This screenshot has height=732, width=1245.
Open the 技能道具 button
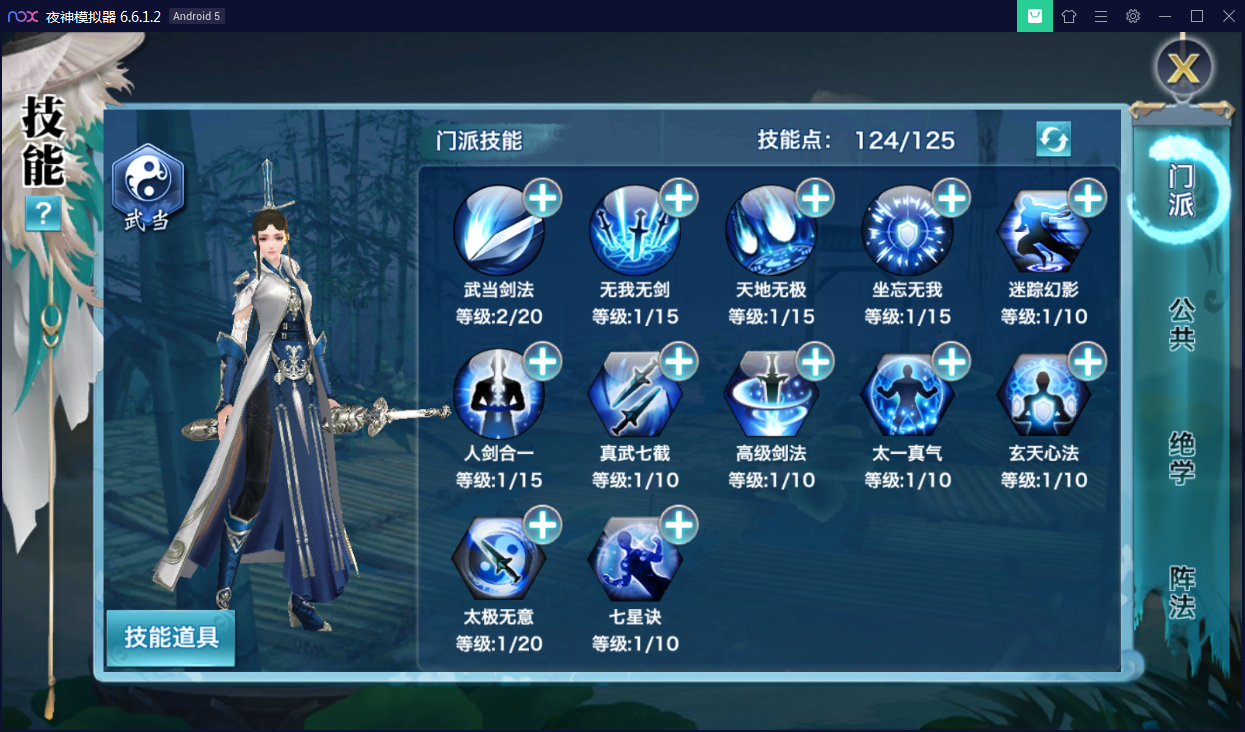171,637
